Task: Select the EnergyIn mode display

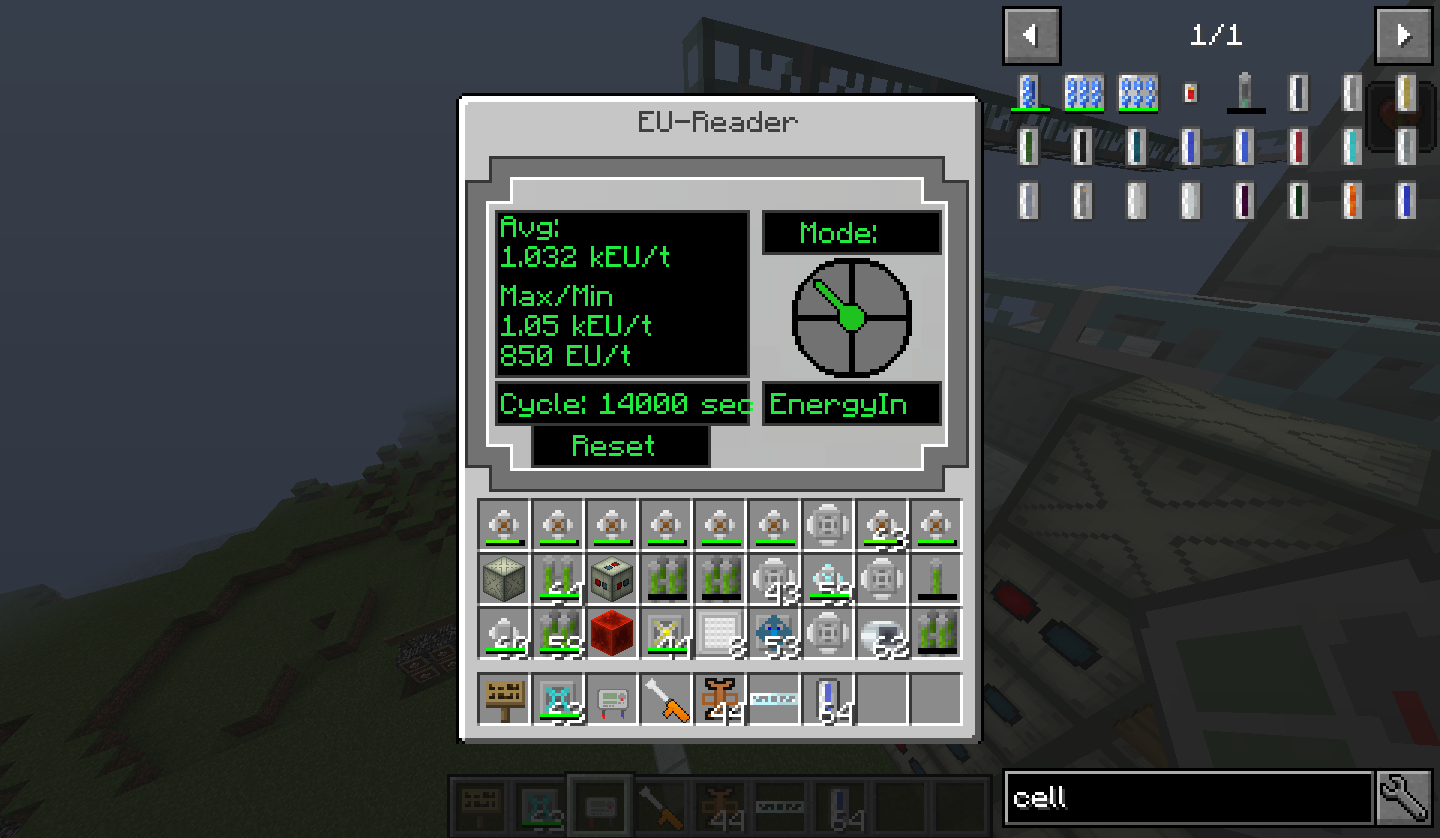Action: pos(851,404)
